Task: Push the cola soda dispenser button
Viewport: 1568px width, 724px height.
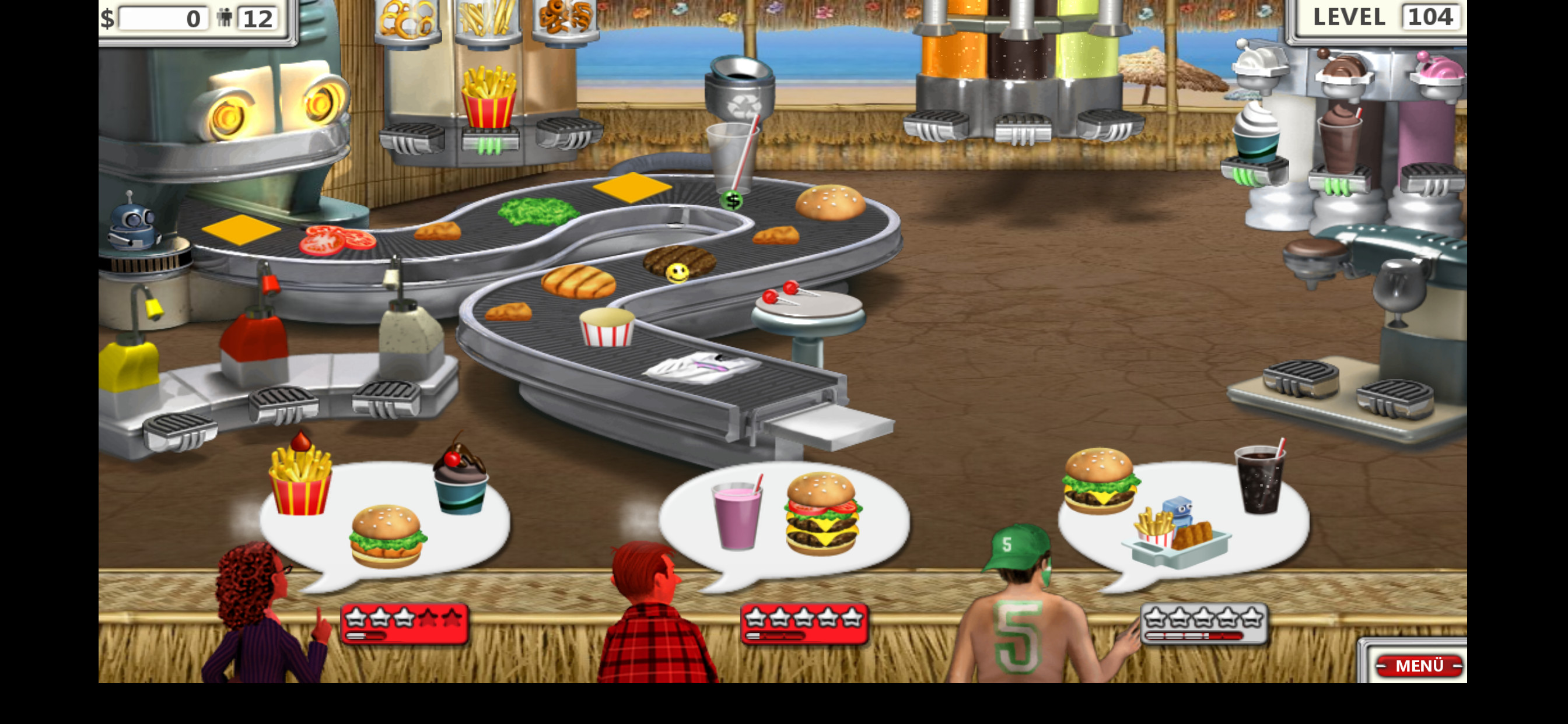Action: tap(1022, 128)
